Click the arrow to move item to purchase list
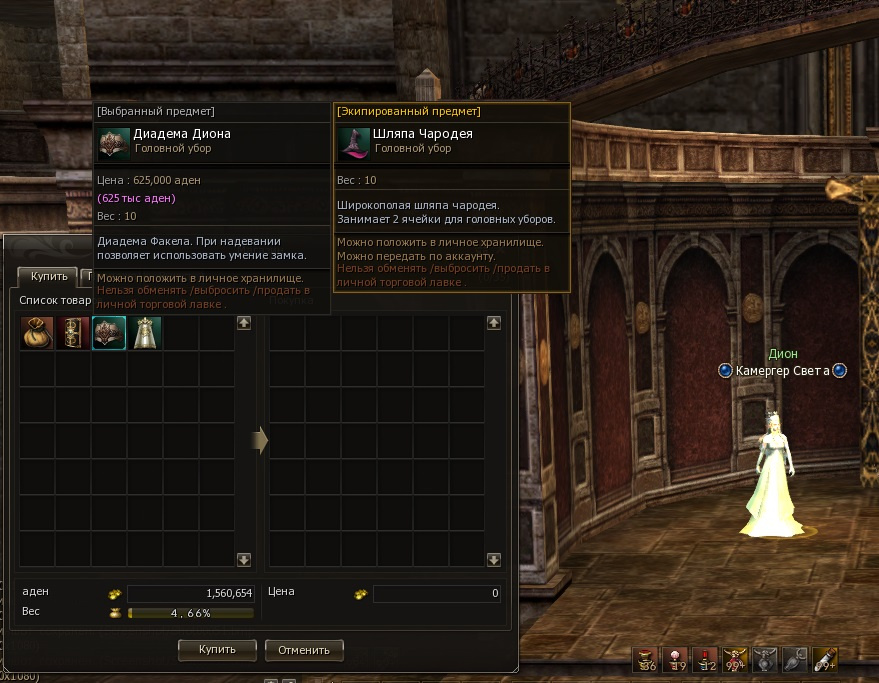The width and height of the screenshot is (879, 683). pos(260,440)
